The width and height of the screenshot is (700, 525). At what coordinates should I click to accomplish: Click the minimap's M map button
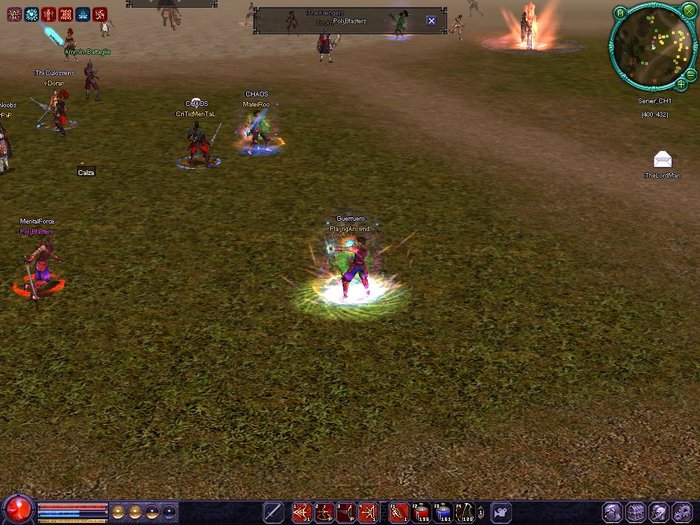coord(619,13)
